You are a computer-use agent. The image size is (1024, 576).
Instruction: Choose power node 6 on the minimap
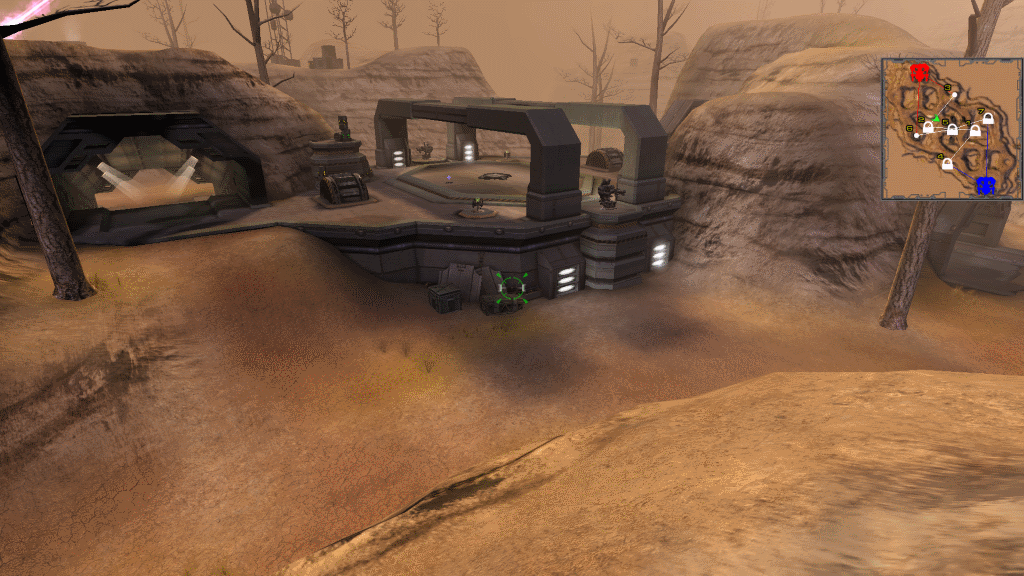(916, 136)
